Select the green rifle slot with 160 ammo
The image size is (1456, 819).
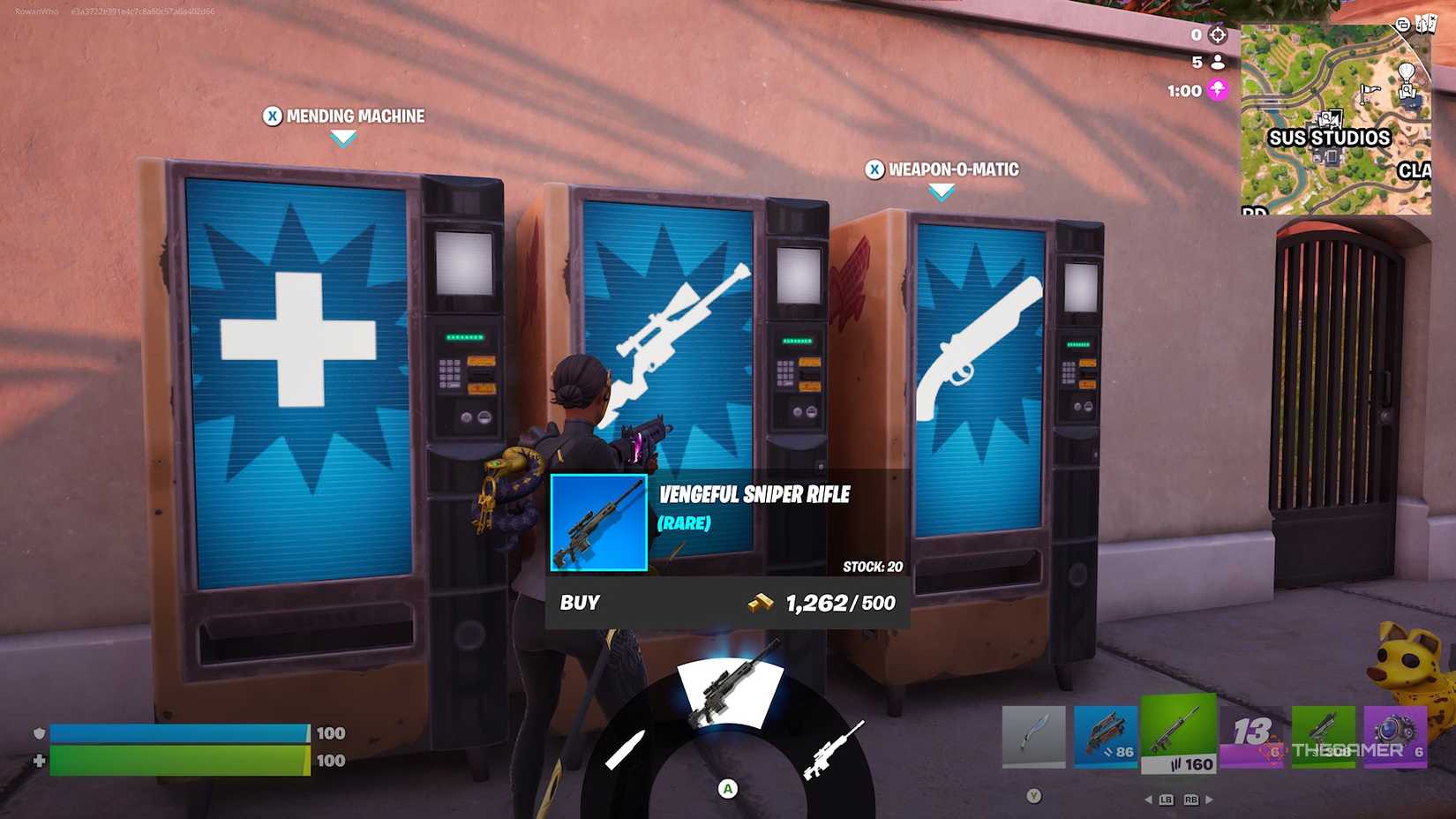click(1178, 734)
